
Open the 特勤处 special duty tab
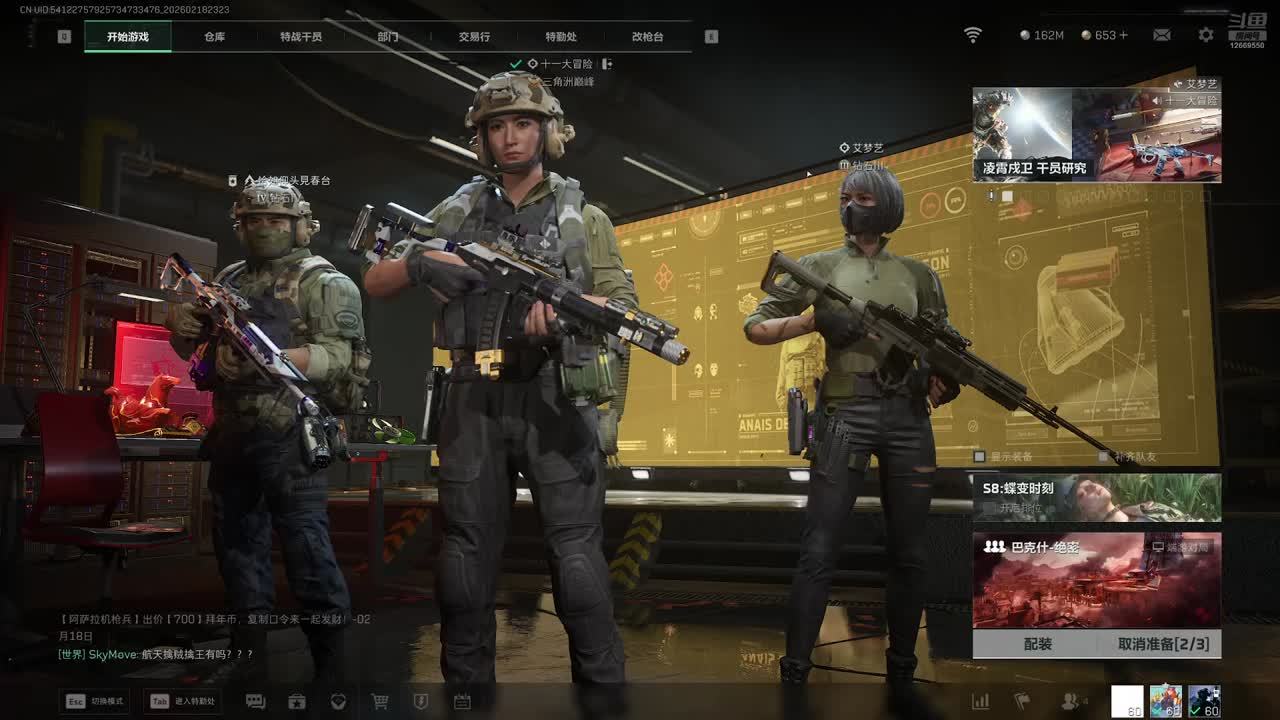[561, 37]
